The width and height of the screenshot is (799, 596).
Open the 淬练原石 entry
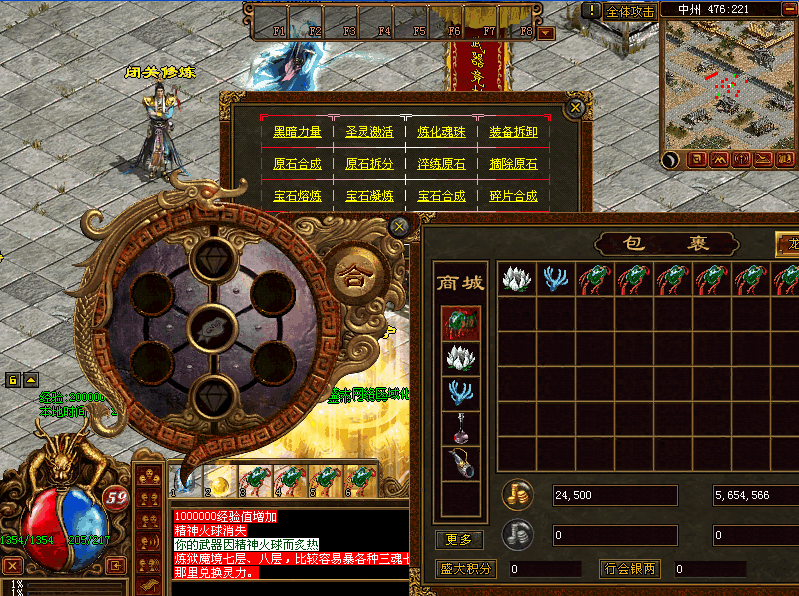[x=441, y=164]
